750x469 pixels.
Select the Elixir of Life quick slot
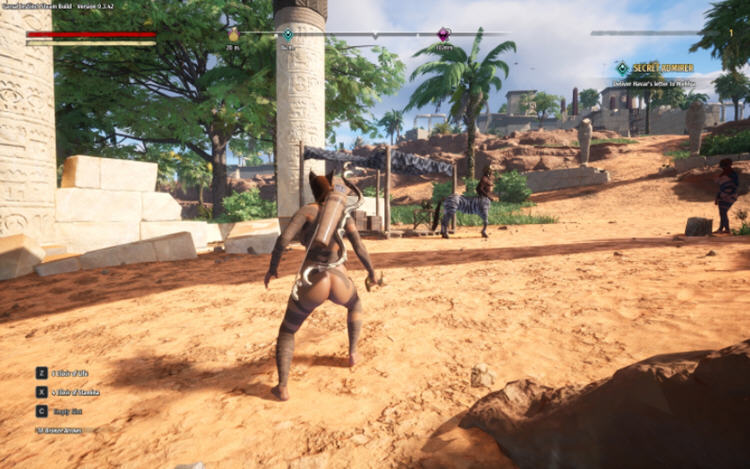[42, 373]
